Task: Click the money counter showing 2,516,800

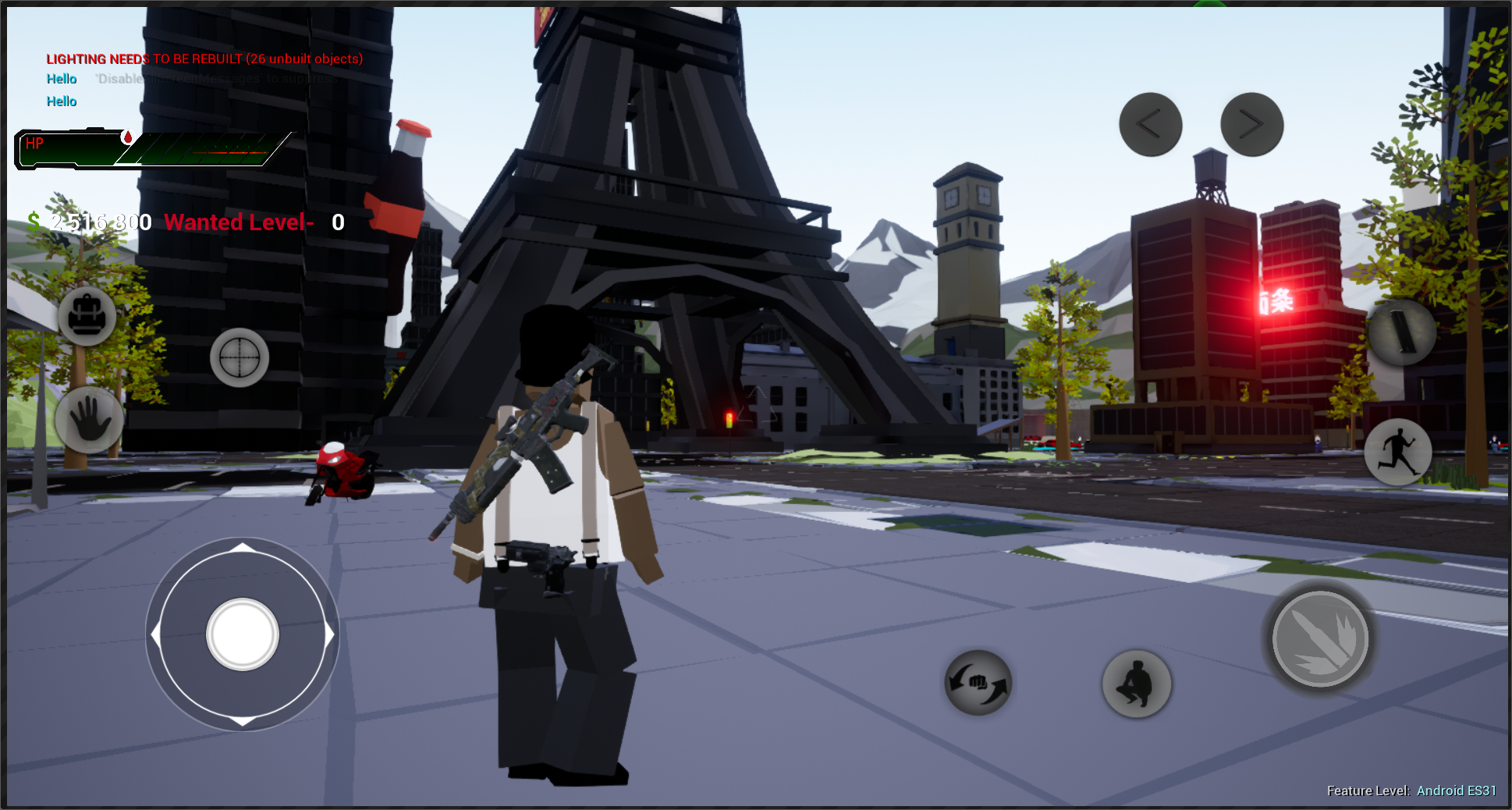Action: 88,222
